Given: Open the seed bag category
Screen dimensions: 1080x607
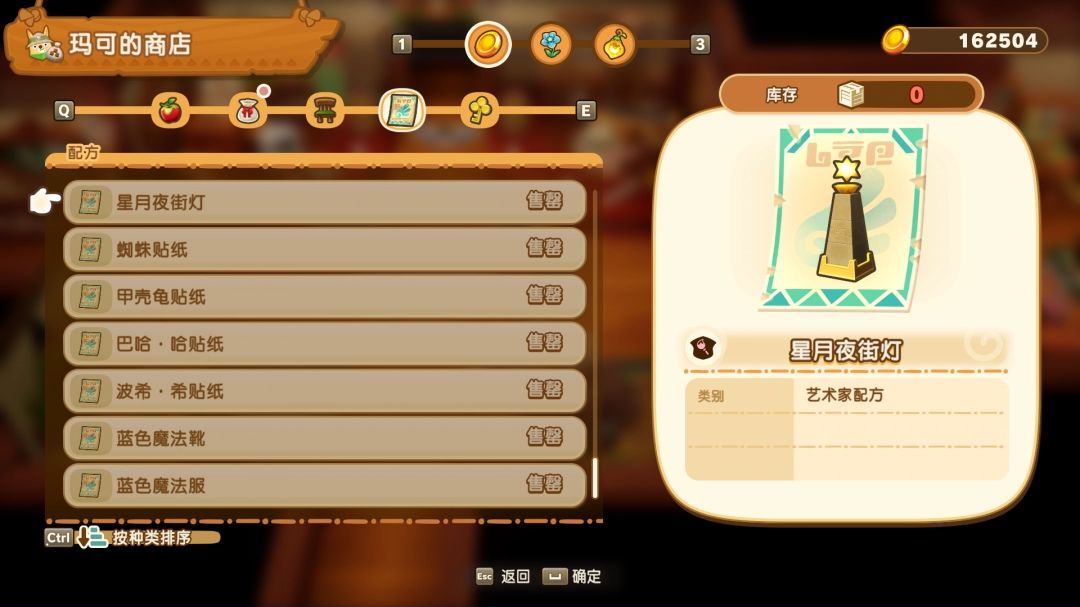Looking at the screenshot, I should click(x=247, y=110).
